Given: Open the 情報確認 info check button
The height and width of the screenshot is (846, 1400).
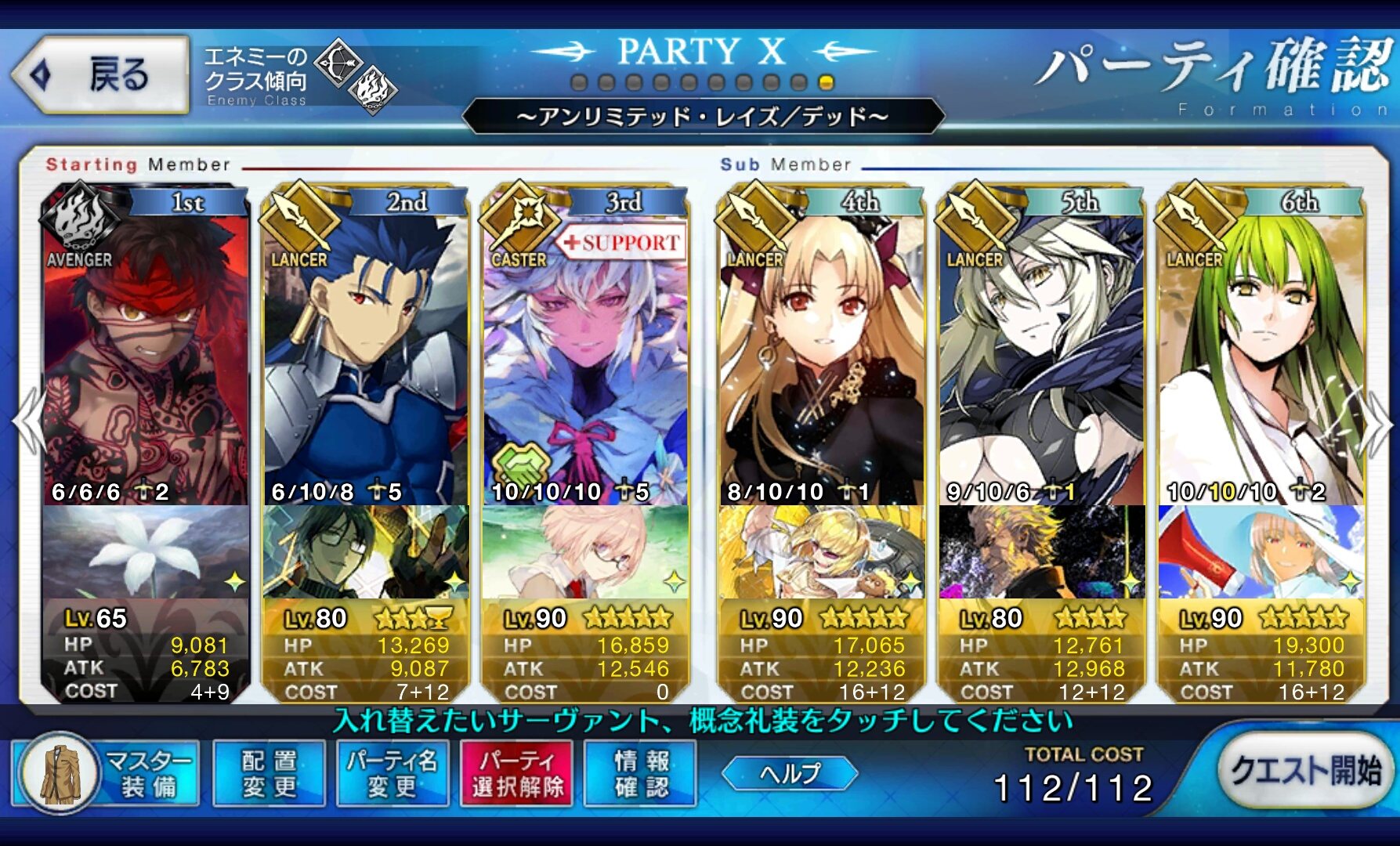Looking at the screenshot, I should click(640, 773).
